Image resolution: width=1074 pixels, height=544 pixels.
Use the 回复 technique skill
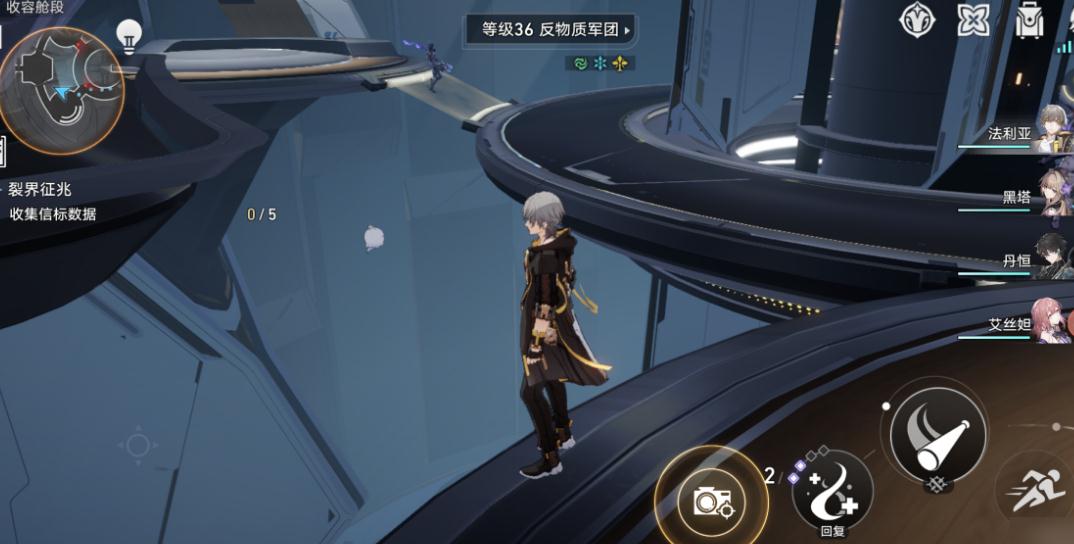(832, 491)
